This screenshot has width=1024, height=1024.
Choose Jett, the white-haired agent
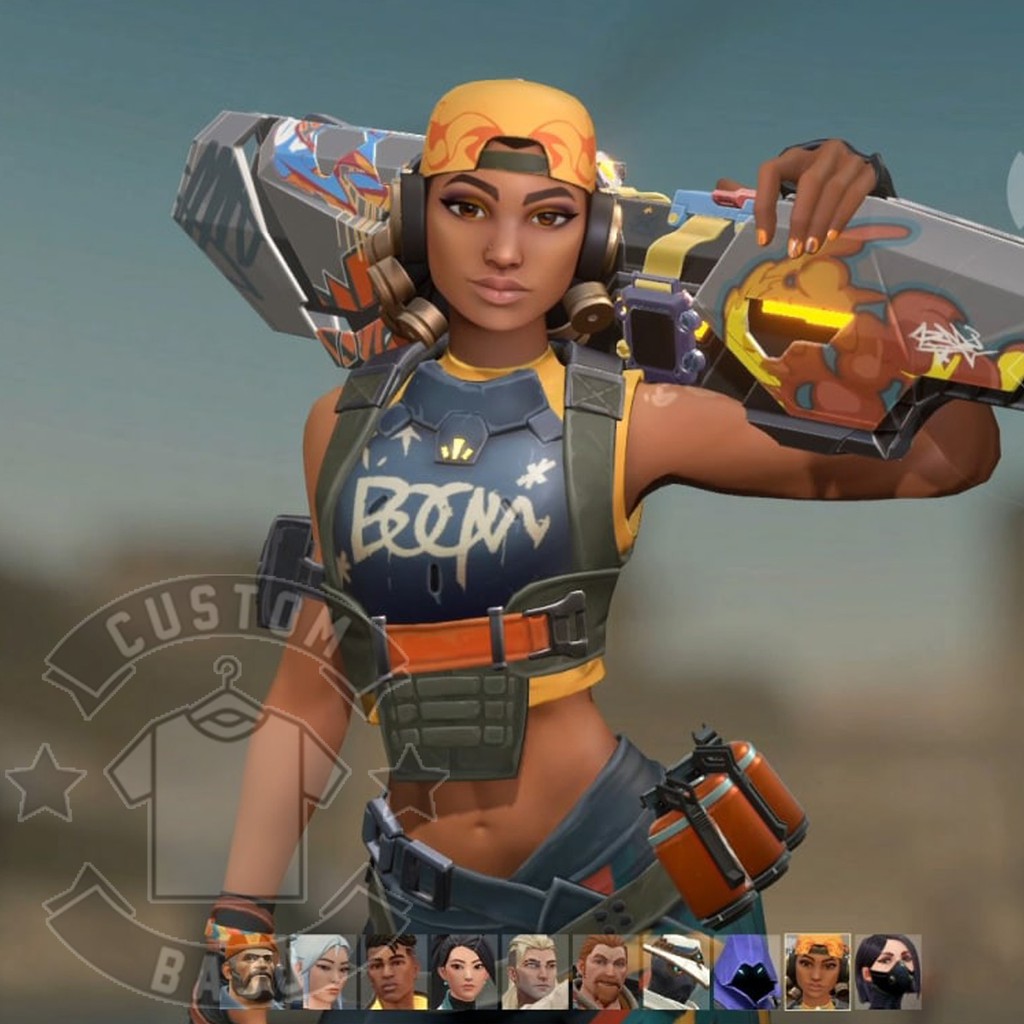tap(322, 972)
